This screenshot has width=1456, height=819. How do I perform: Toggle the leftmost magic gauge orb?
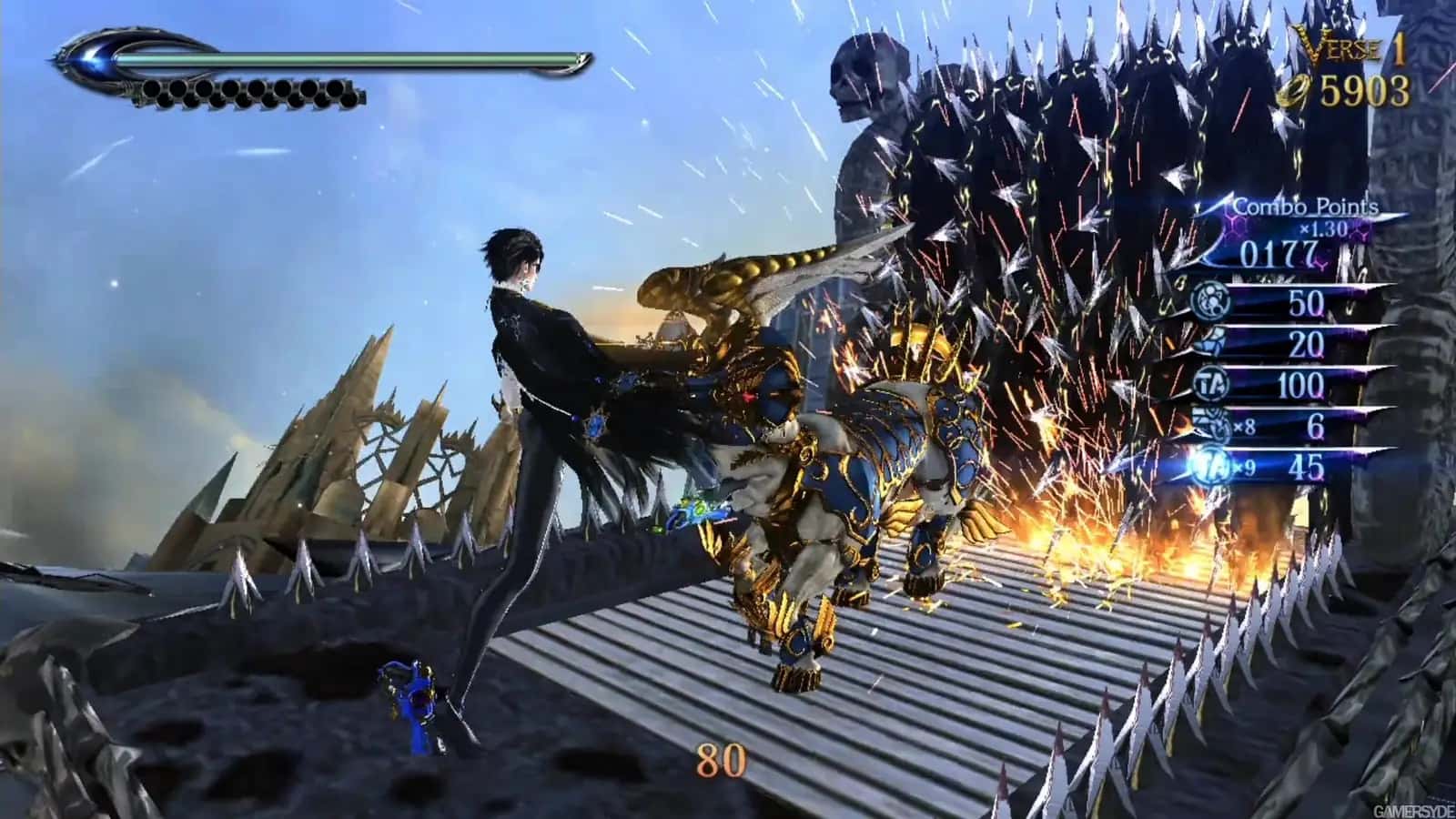click(152, 89)
